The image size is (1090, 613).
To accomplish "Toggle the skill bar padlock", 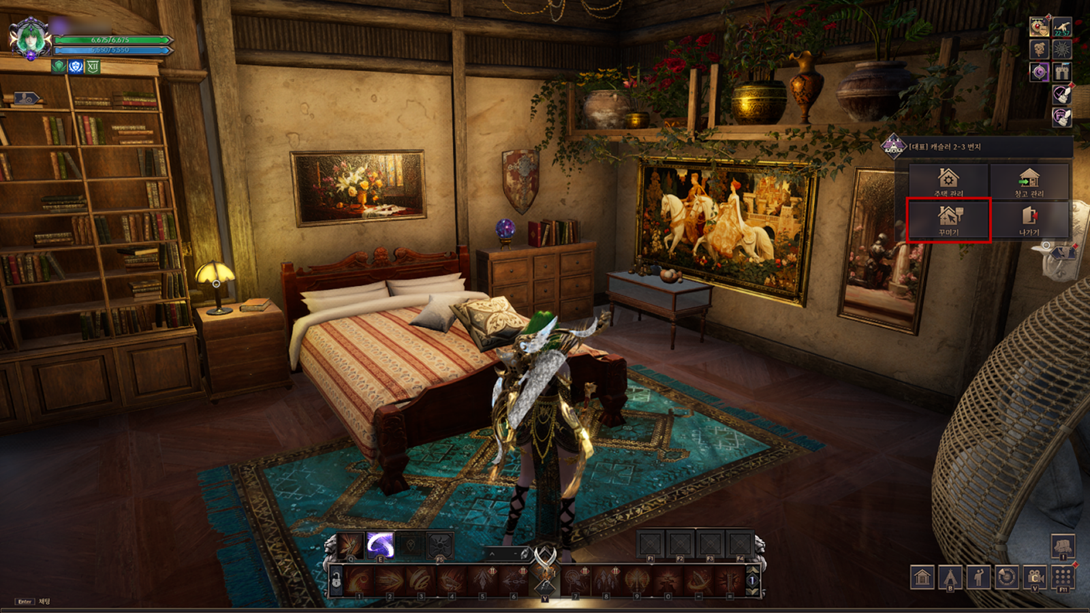I will pos(336,582).
